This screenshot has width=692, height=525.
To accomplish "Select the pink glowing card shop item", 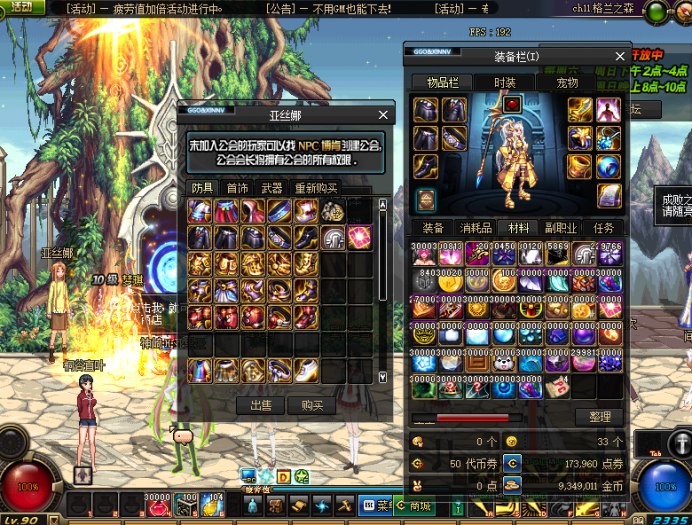I will point(359,237).
